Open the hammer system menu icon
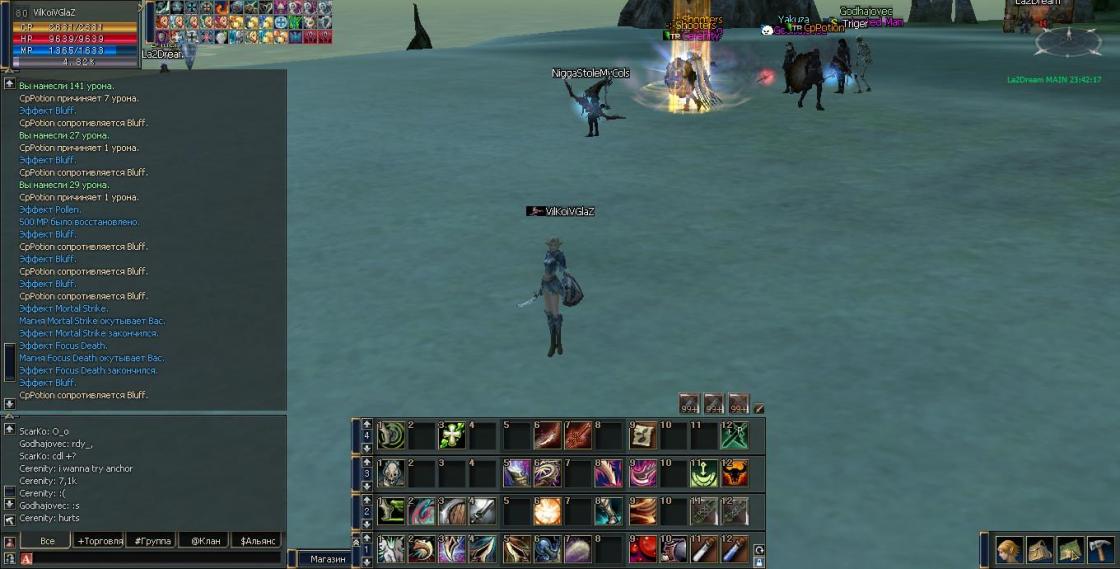This screenshot has height=569, width=1120. pos(1101,549)
